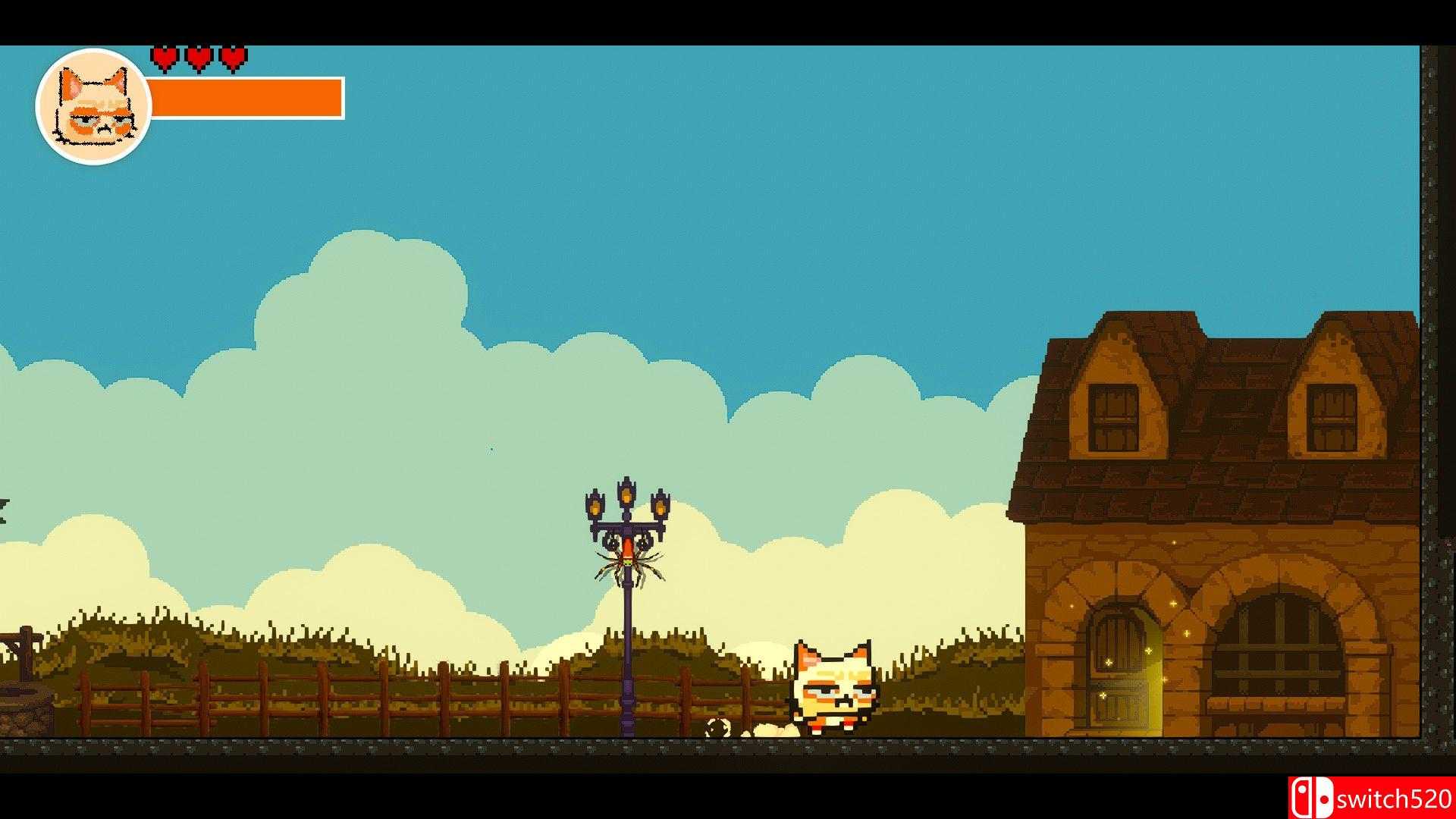
Task: Select the first red heart icon
Action: [165, 57]
